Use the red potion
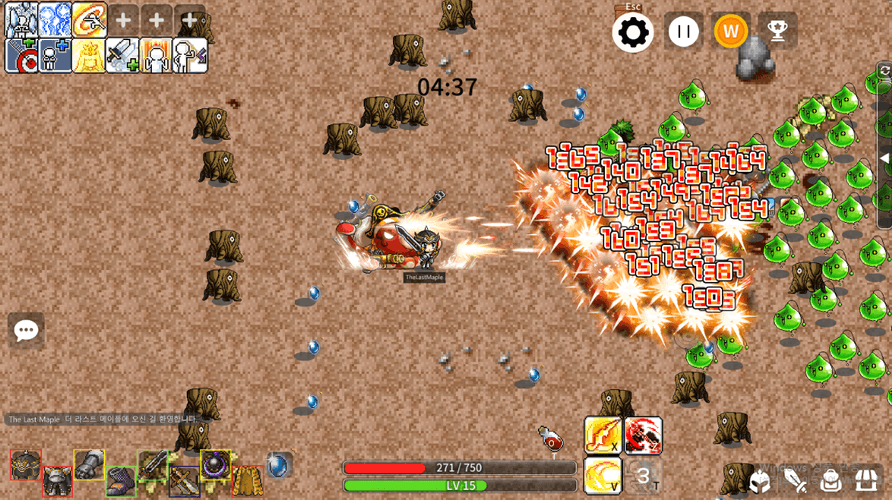The image size is (892, 500). pyautogui.click(x=551, y=439)
